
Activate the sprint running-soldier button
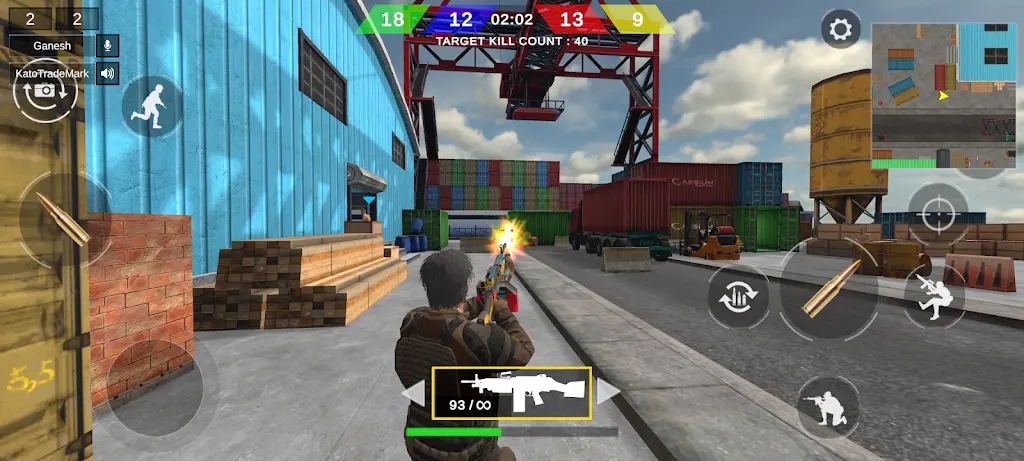tap(153, 106)
